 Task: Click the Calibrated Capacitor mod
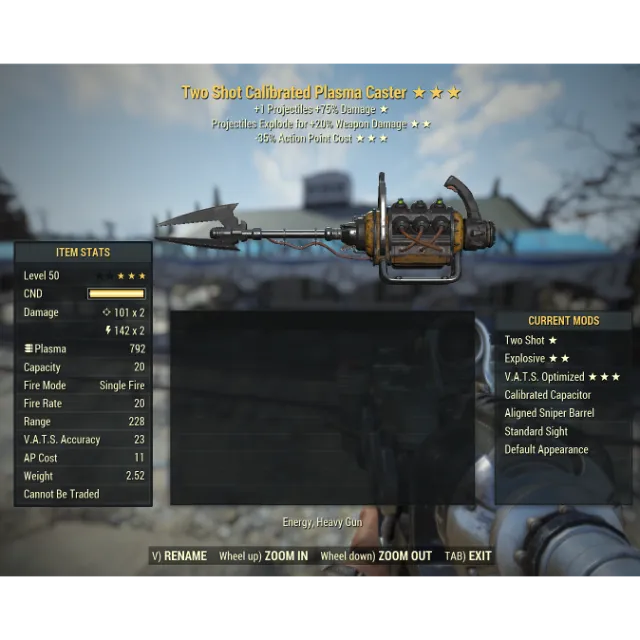[547, 395]
